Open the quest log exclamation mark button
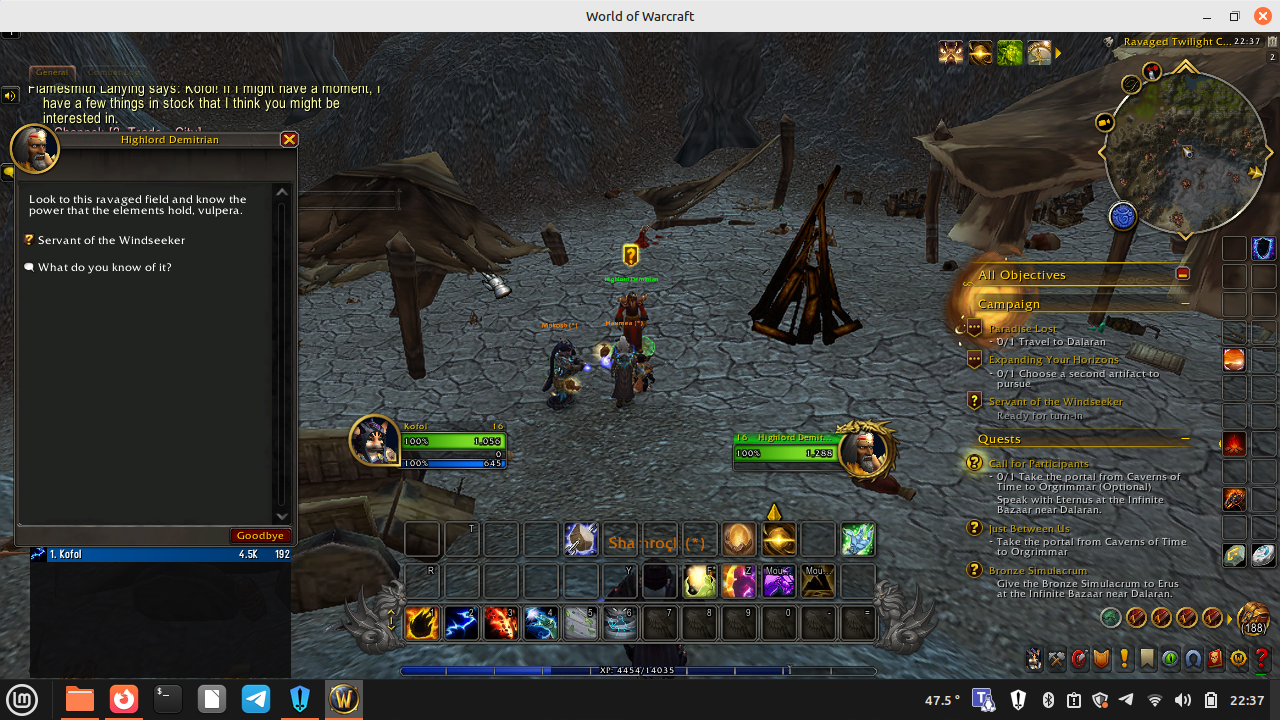This screenshot has width=1280, height=720. click(x=1124, y=659)
